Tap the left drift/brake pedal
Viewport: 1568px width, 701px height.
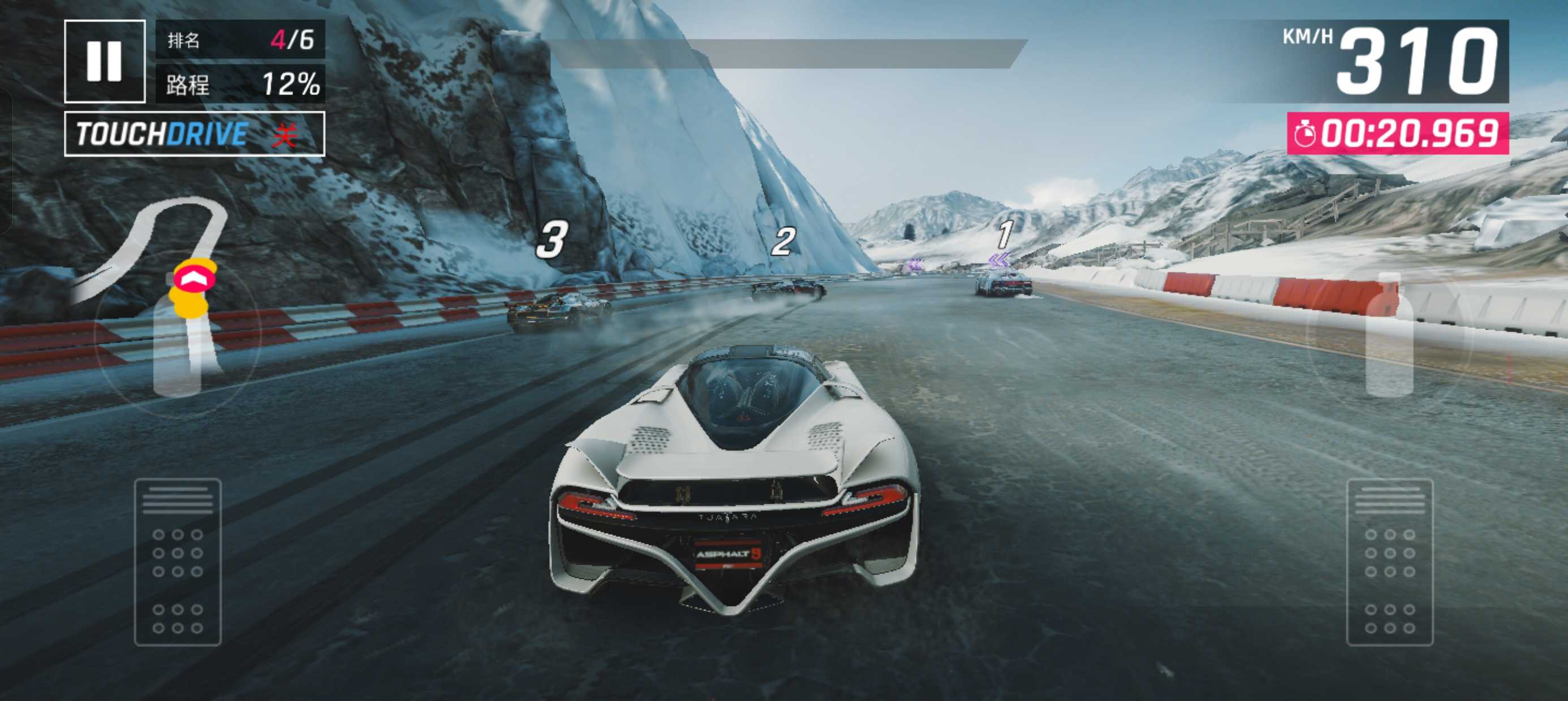(177, 562)
